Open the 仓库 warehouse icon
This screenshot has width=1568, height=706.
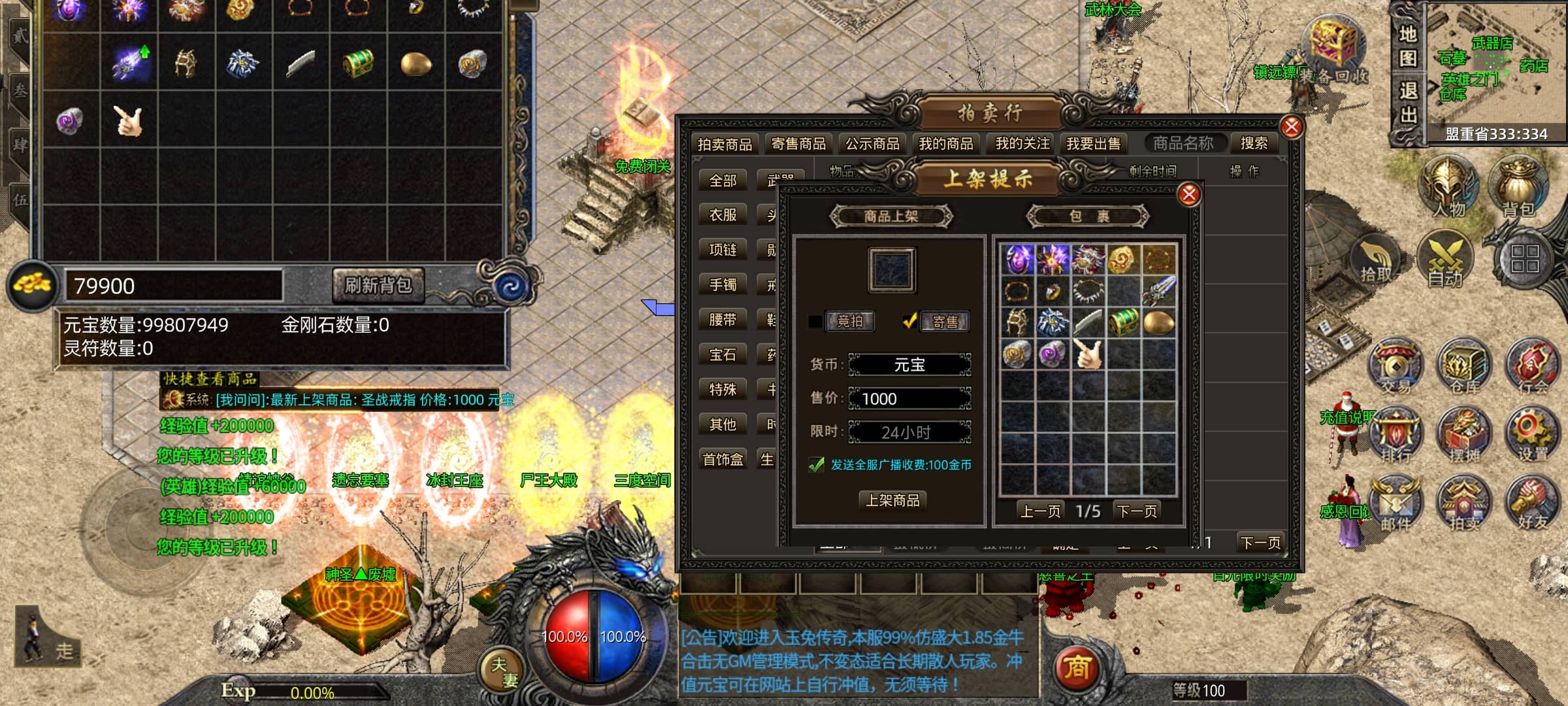1463,367
